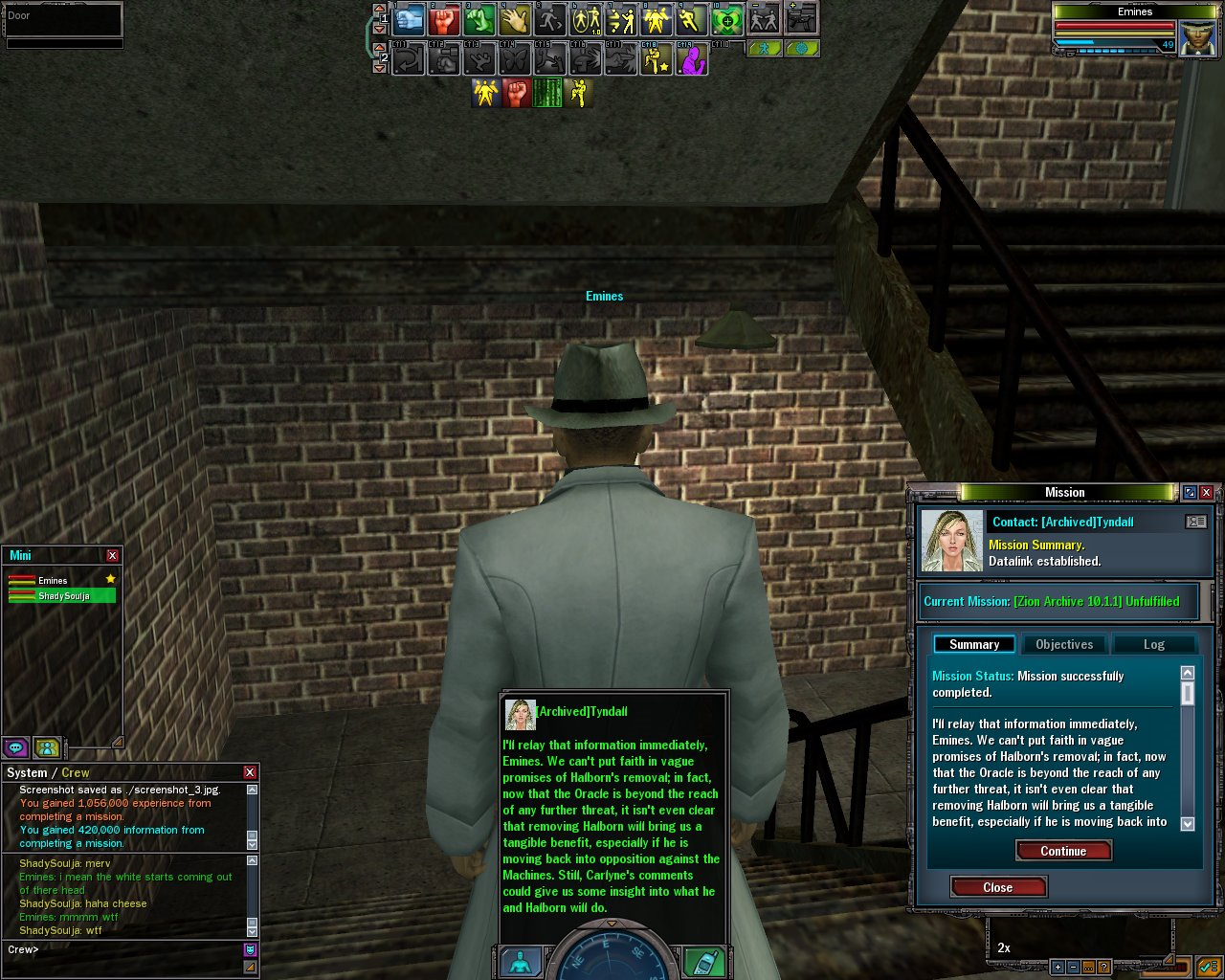Use the purple boxer ability in hotbar two
Viewport: 1225px width, 980px height.
pyautogui.click(x=692, y=59)
